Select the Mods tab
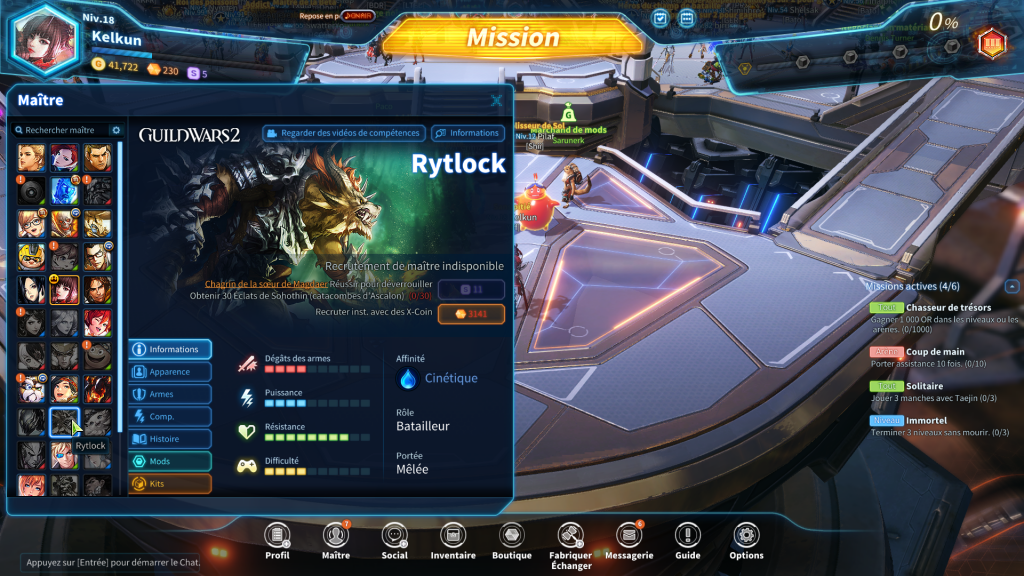The image size is (1024, 576). click(x=170, y=461)
